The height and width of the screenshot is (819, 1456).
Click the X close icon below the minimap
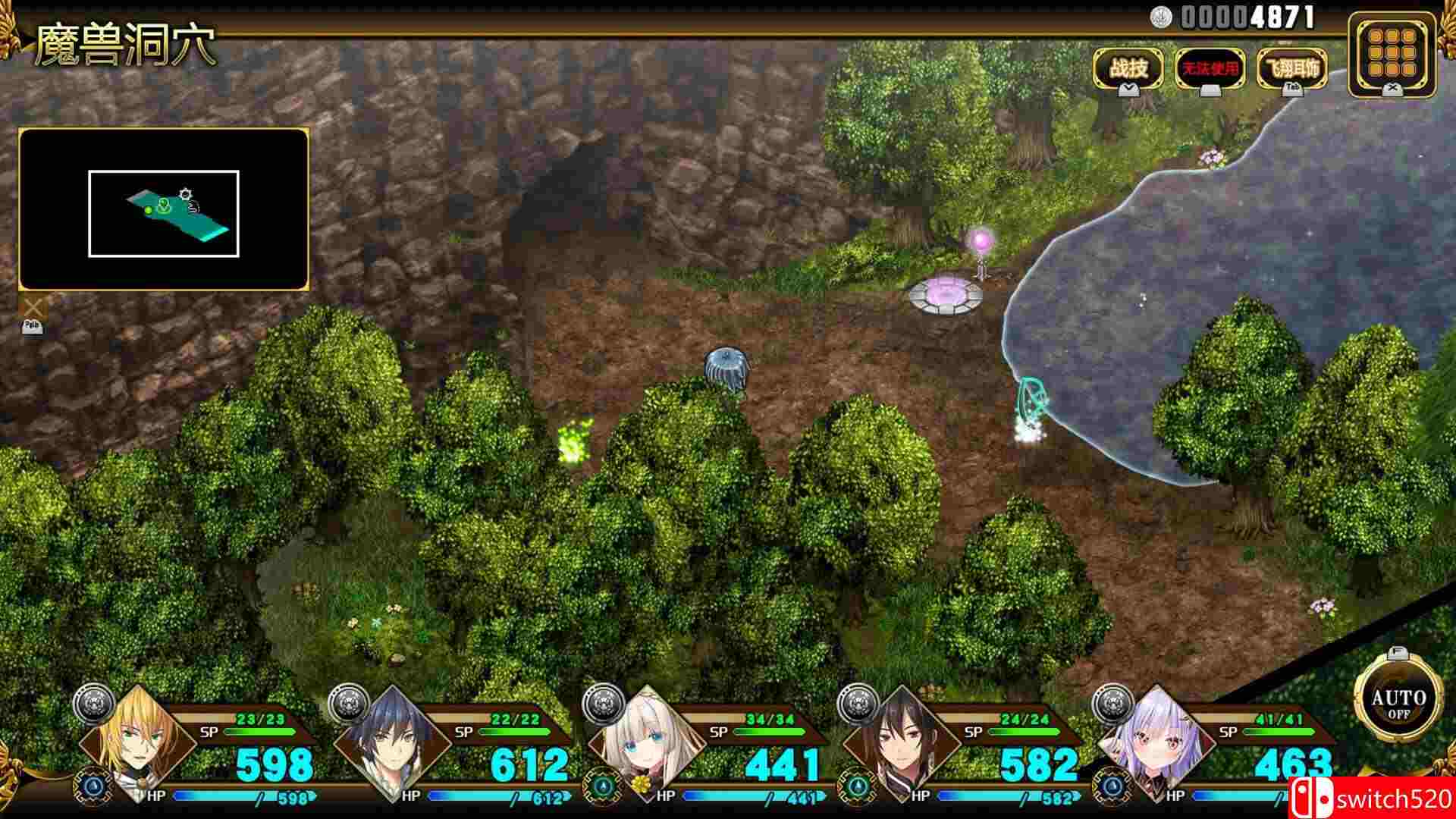pyautogui.click(x=32, y=306)
